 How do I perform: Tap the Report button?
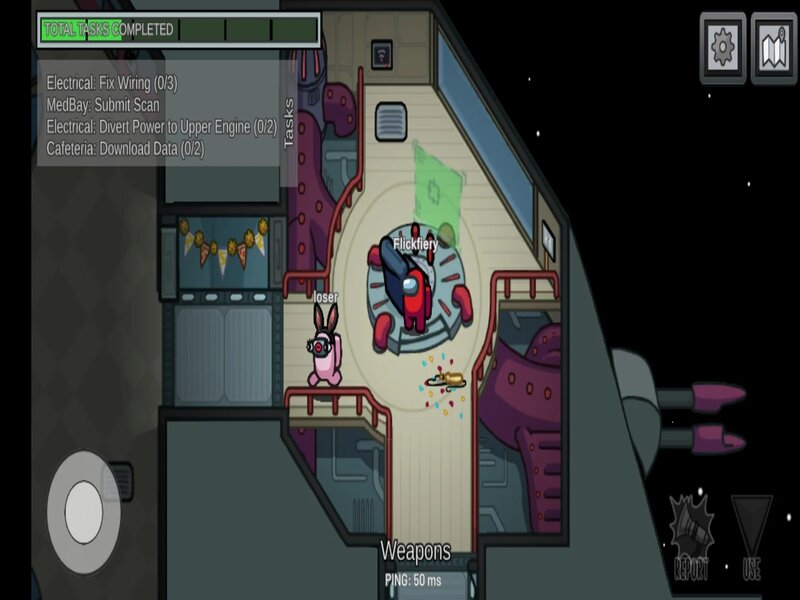click(694, 537)
